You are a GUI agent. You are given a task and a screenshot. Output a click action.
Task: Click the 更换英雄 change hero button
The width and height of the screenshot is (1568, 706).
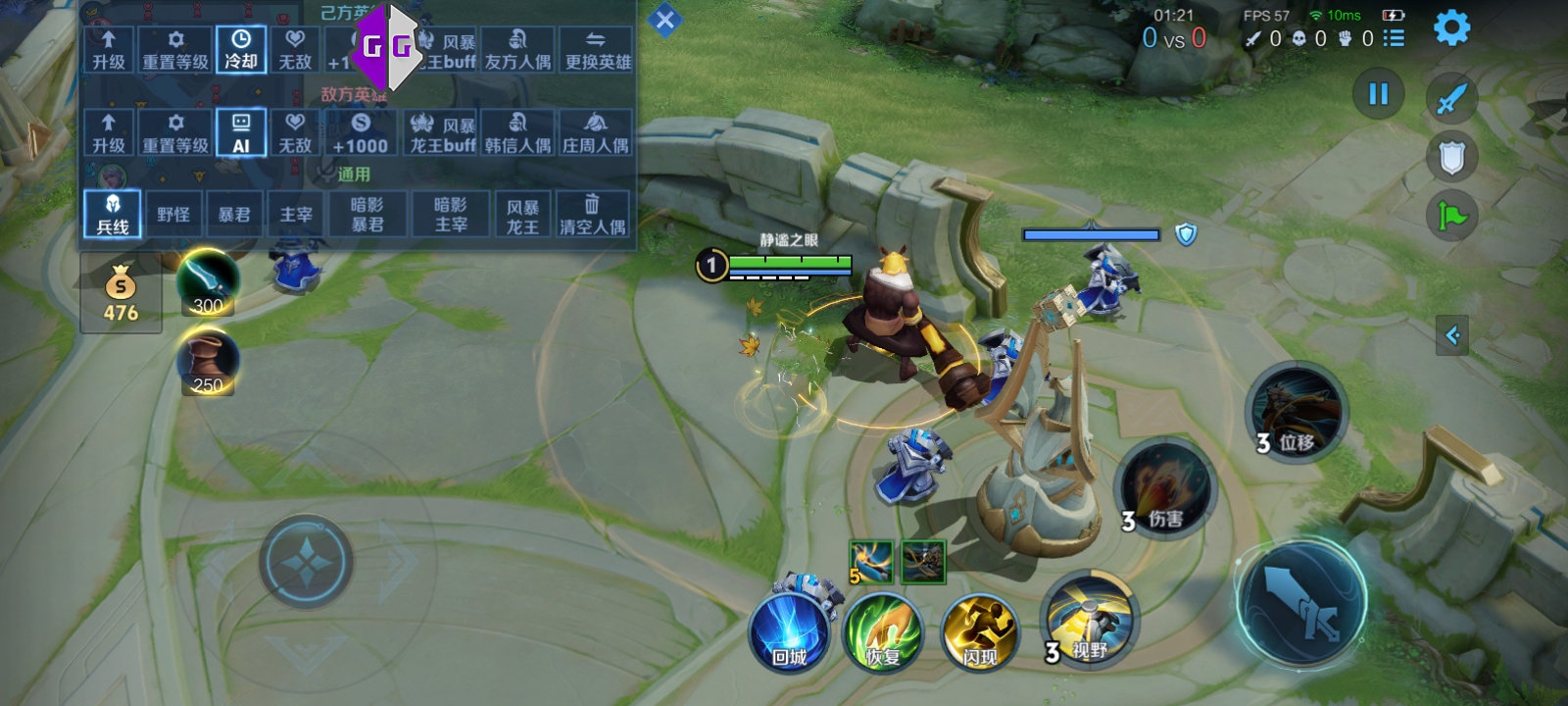tap(598, 49)
